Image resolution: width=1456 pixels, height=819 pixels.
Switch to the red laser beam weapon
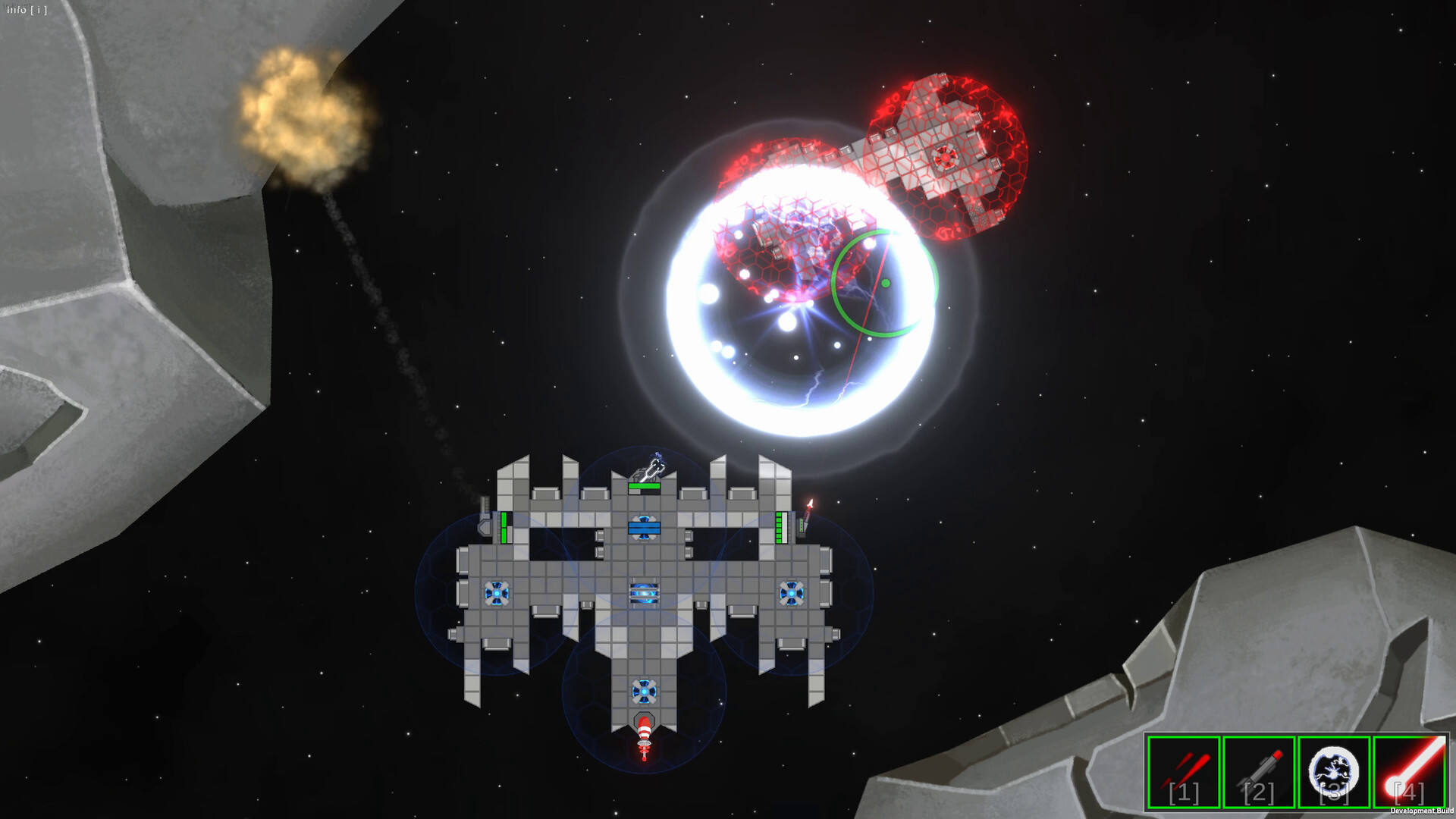tap(1409, 772)
